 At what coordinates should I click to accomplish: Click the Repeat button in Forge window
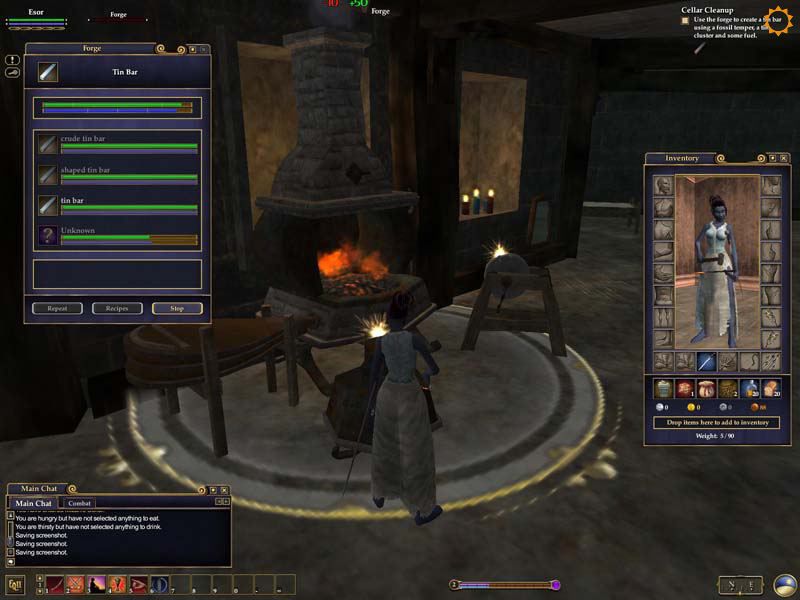tap(57, 309)
